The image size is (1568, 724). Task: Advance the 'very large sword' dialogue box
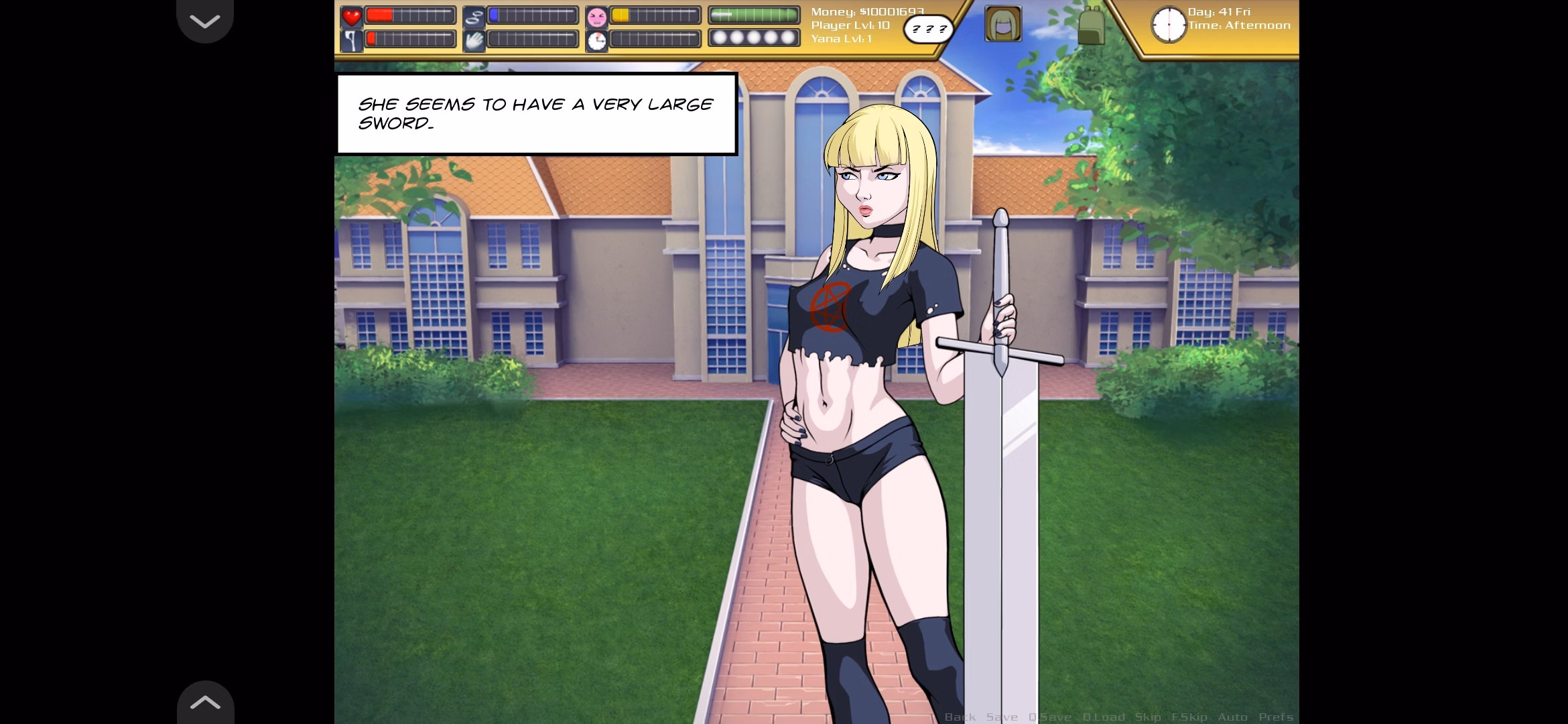click(536, 114)
